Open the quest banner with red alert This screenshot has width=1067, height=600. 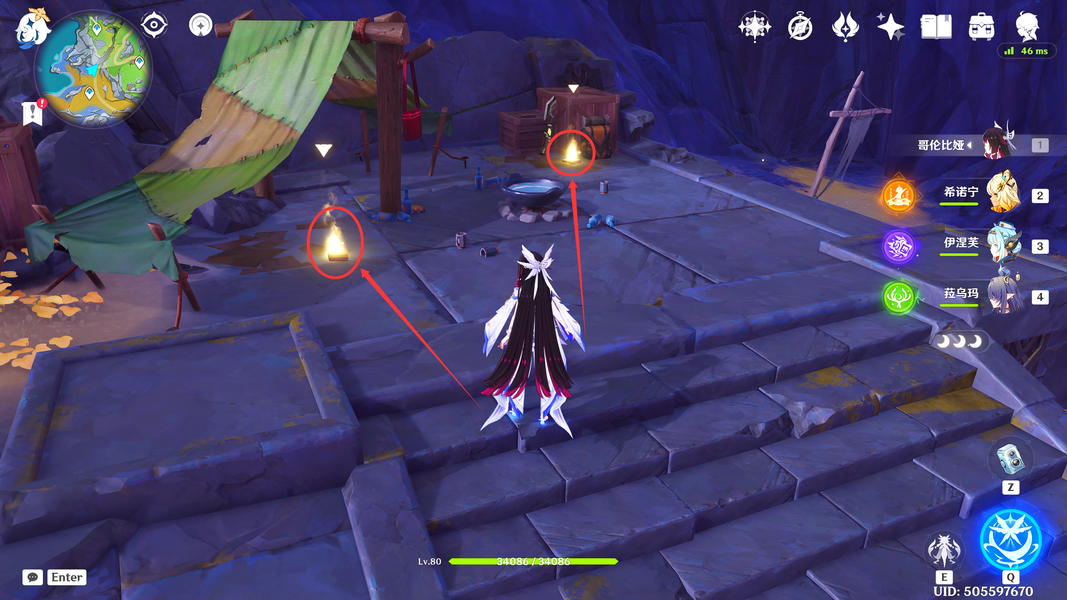32,113
